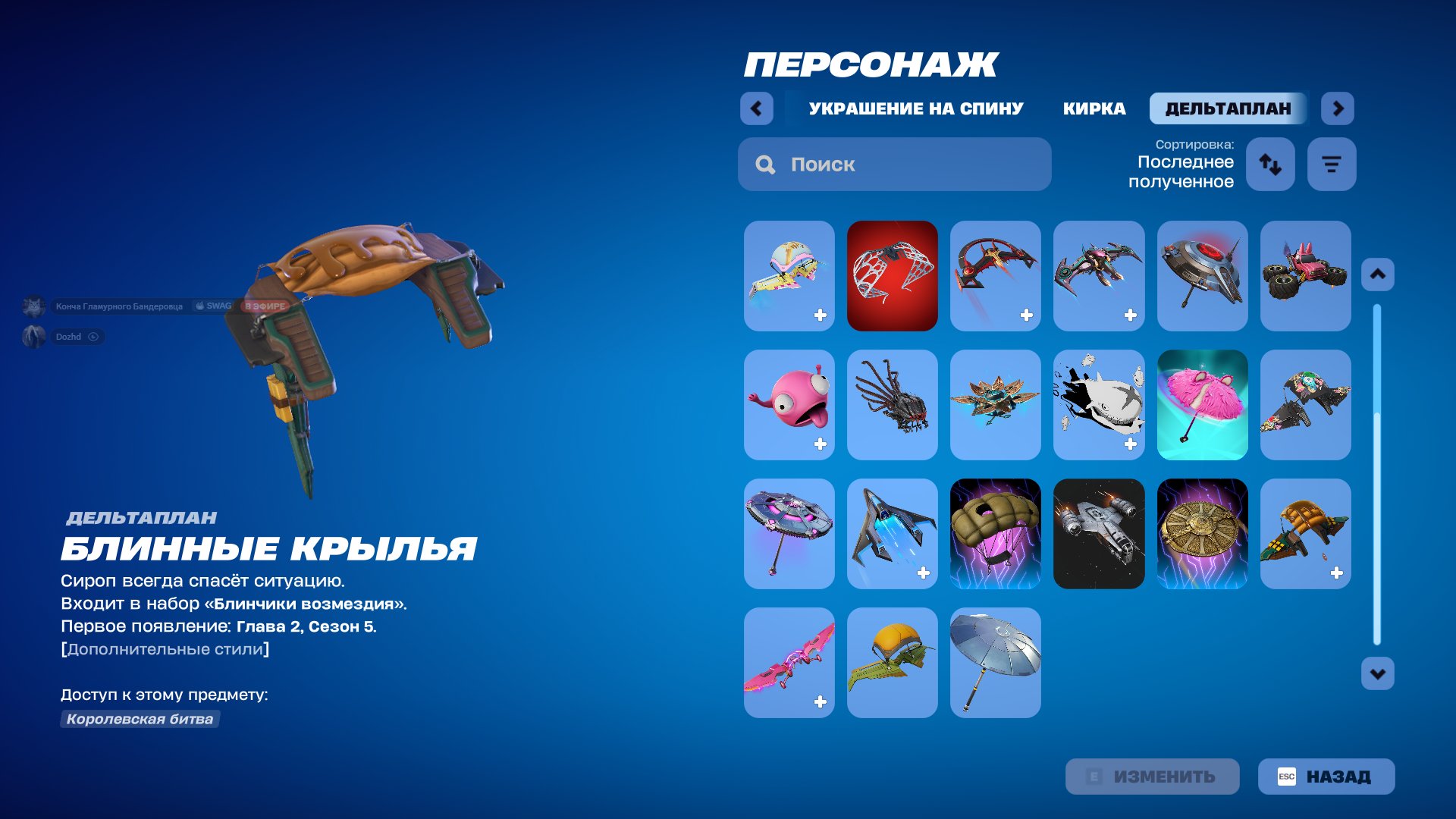
Task: Open the Razor Crest starship glider
Action: 1099,533
